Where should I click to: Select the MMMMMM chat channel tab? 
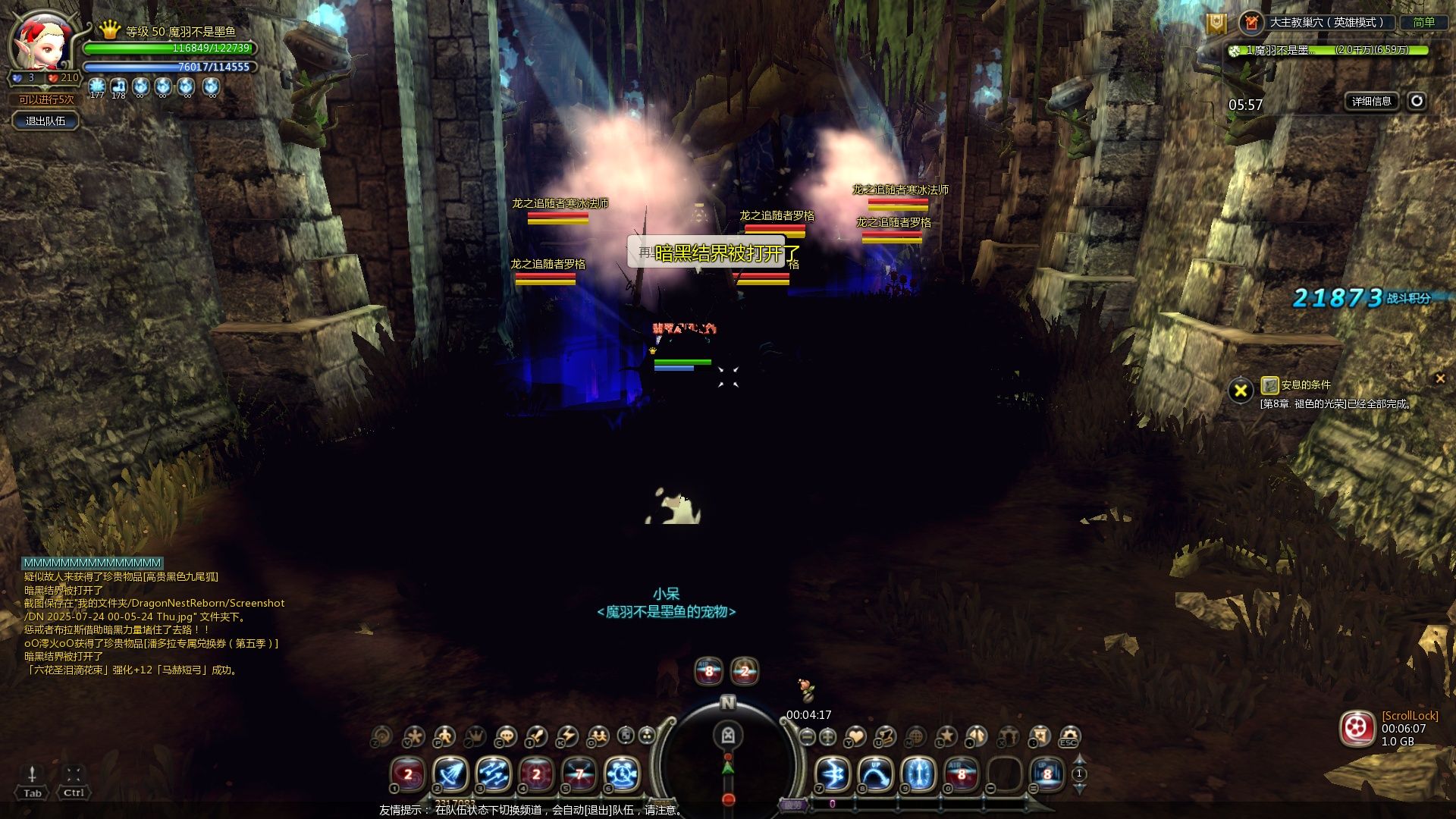pyautogui.click(x=93, y=563)
